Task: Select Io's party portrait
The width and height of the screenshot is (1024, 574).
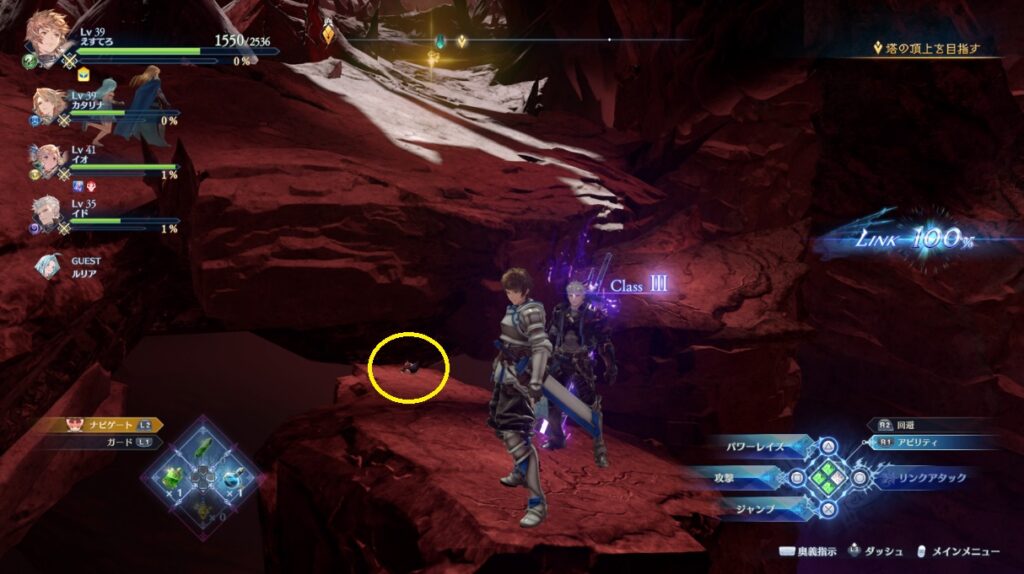Action: click(48, 161)
